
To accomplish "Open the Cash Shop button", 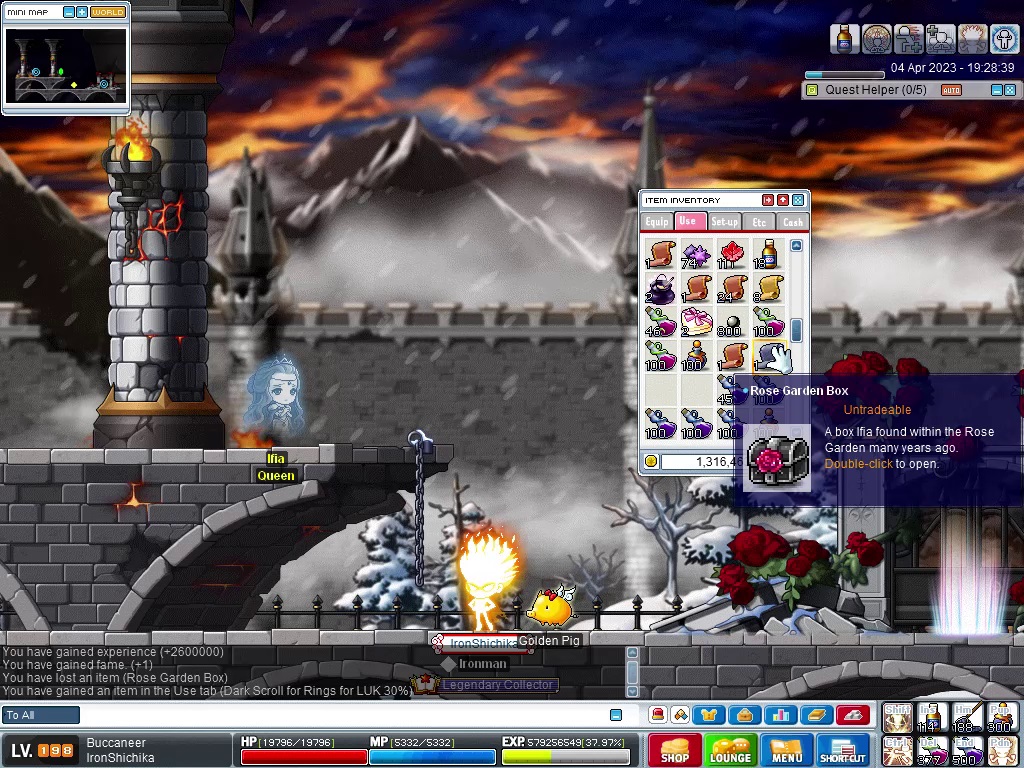I will [675, 750].
